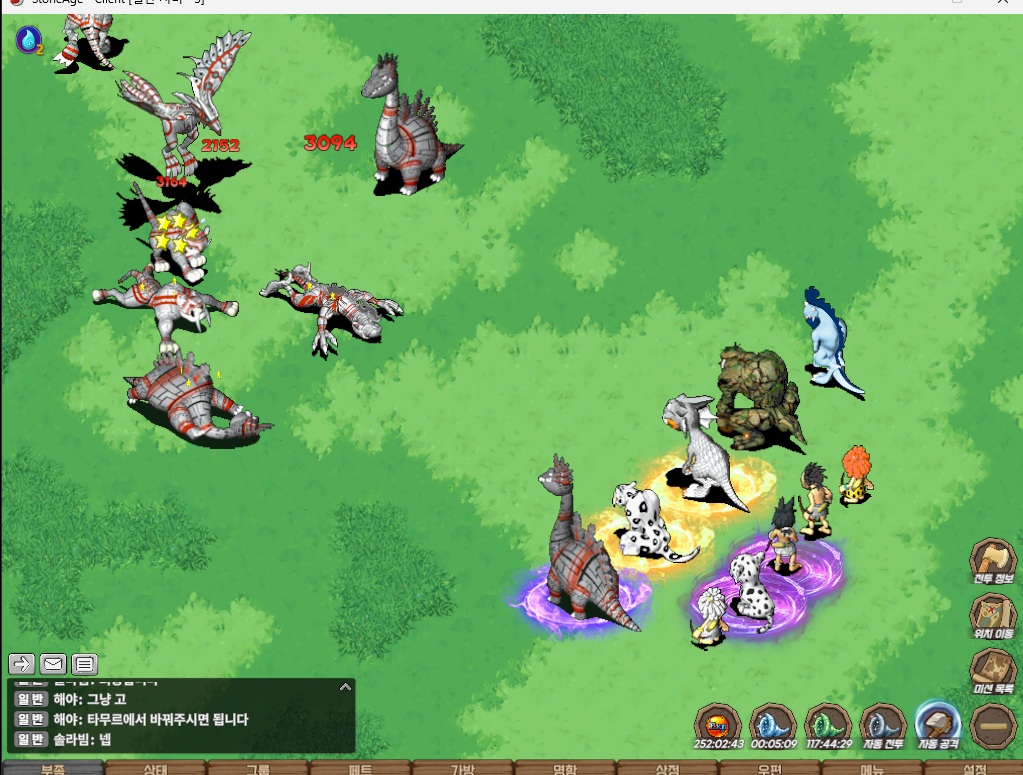Close the StoneAge client window
The width and height of the screenshot is (1023, 775).
(1003, 3)
